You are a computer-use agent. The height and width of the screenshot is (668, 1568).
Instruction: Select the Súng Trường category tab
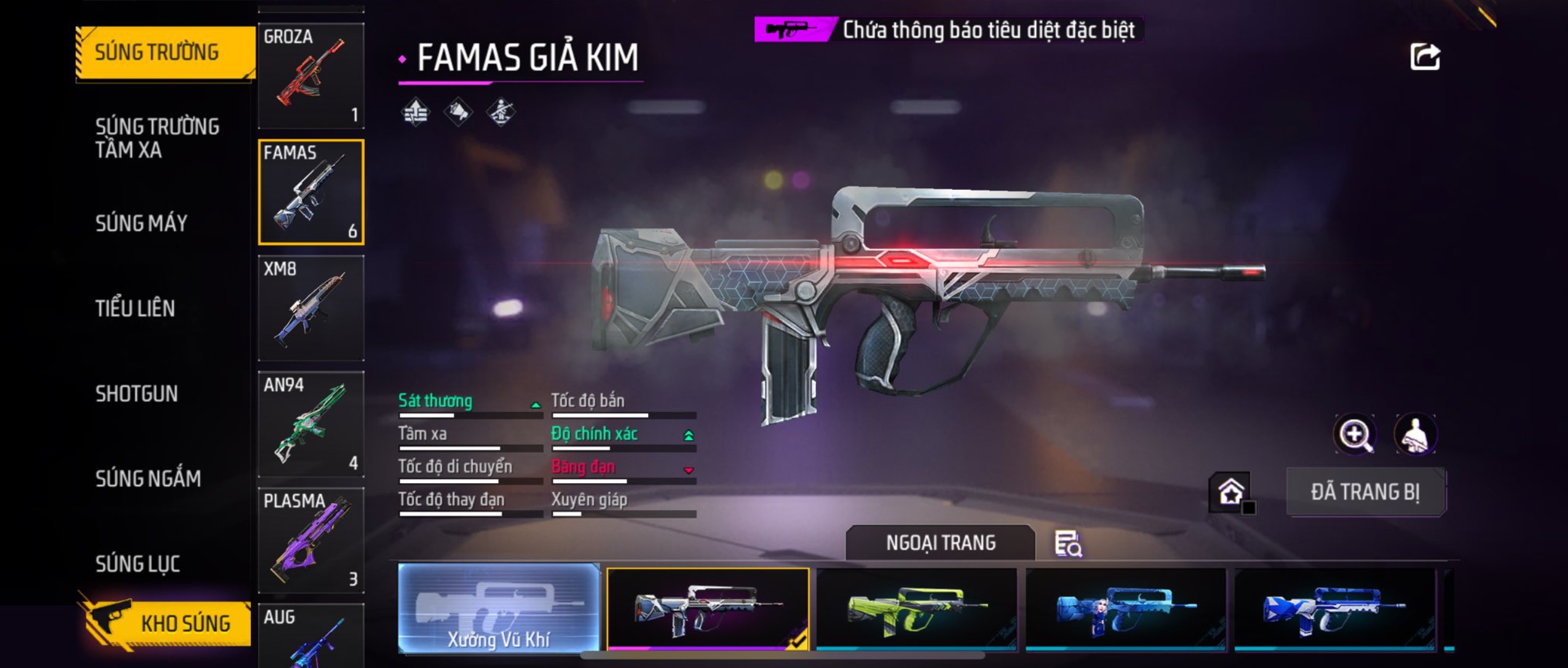pyautogui.click(x=165, y=52)
